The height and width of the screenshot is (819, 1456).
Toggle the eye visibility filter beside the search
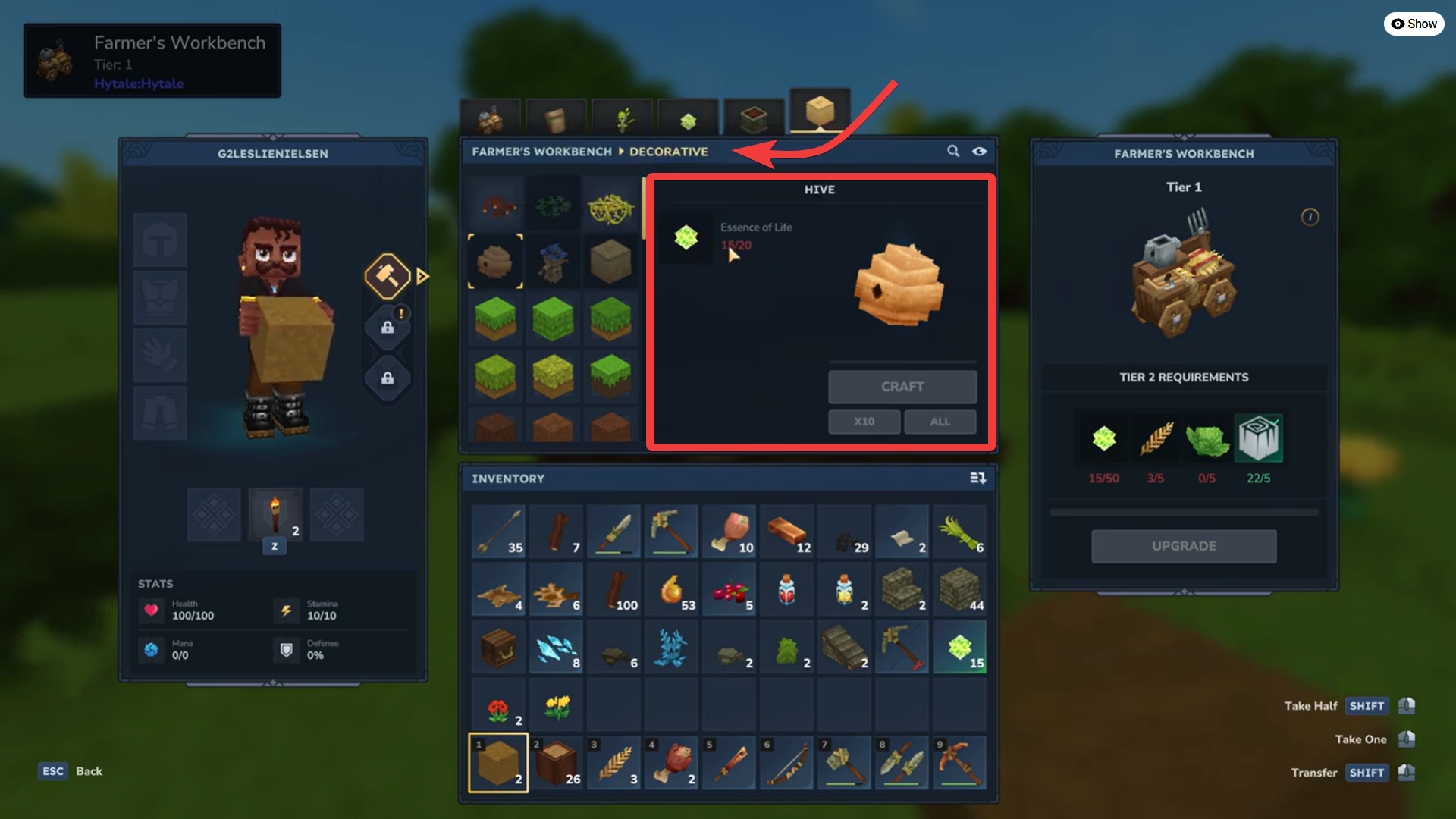click(x=979, y=151)
